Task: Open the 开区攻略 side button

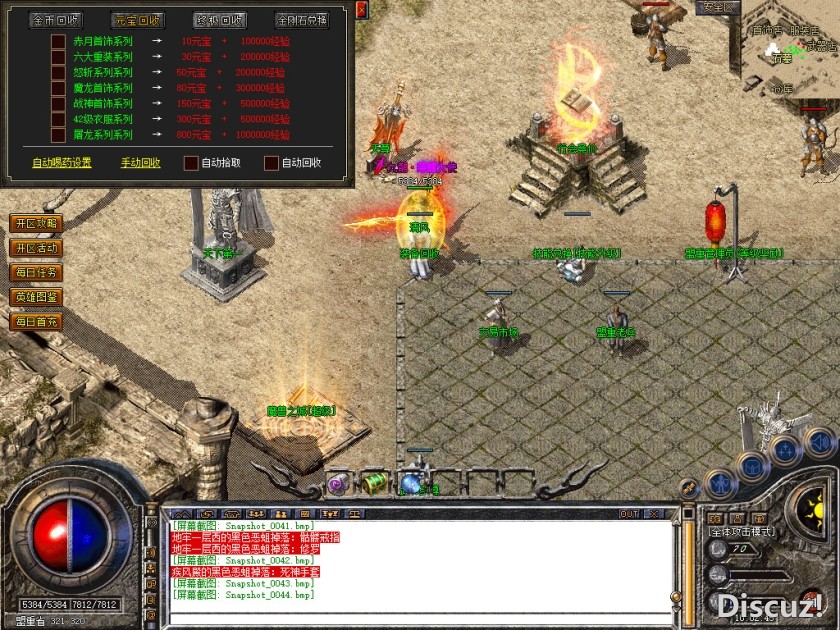Action: pyautogui.click(x=35, y=223)
